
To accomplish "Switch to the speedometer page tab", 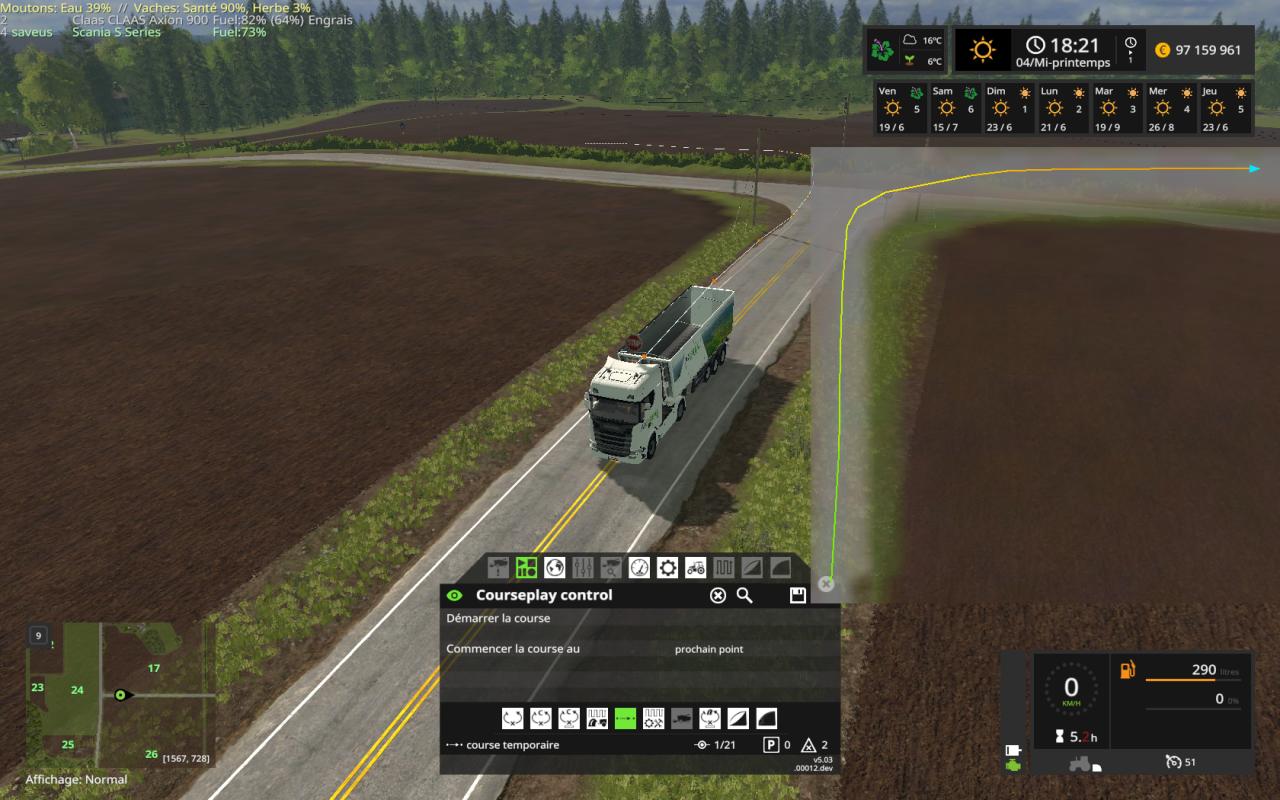I will (x=639, y=568).
